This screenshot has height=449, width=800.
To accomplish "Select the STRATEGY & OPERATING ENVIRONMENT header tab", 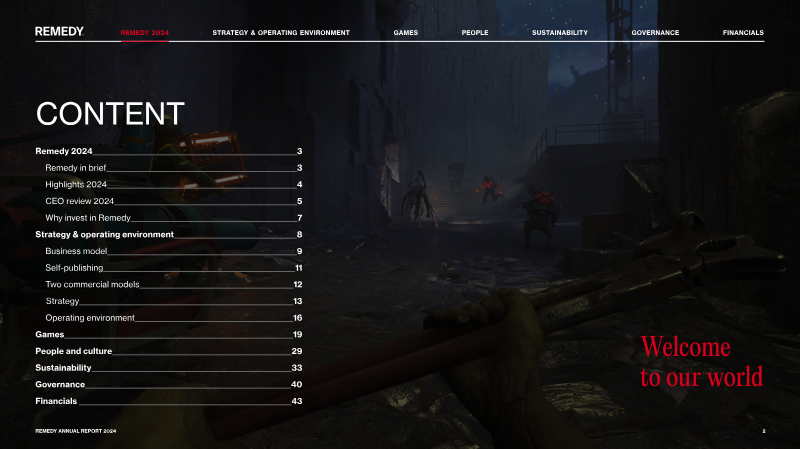I will pos(281,33).
